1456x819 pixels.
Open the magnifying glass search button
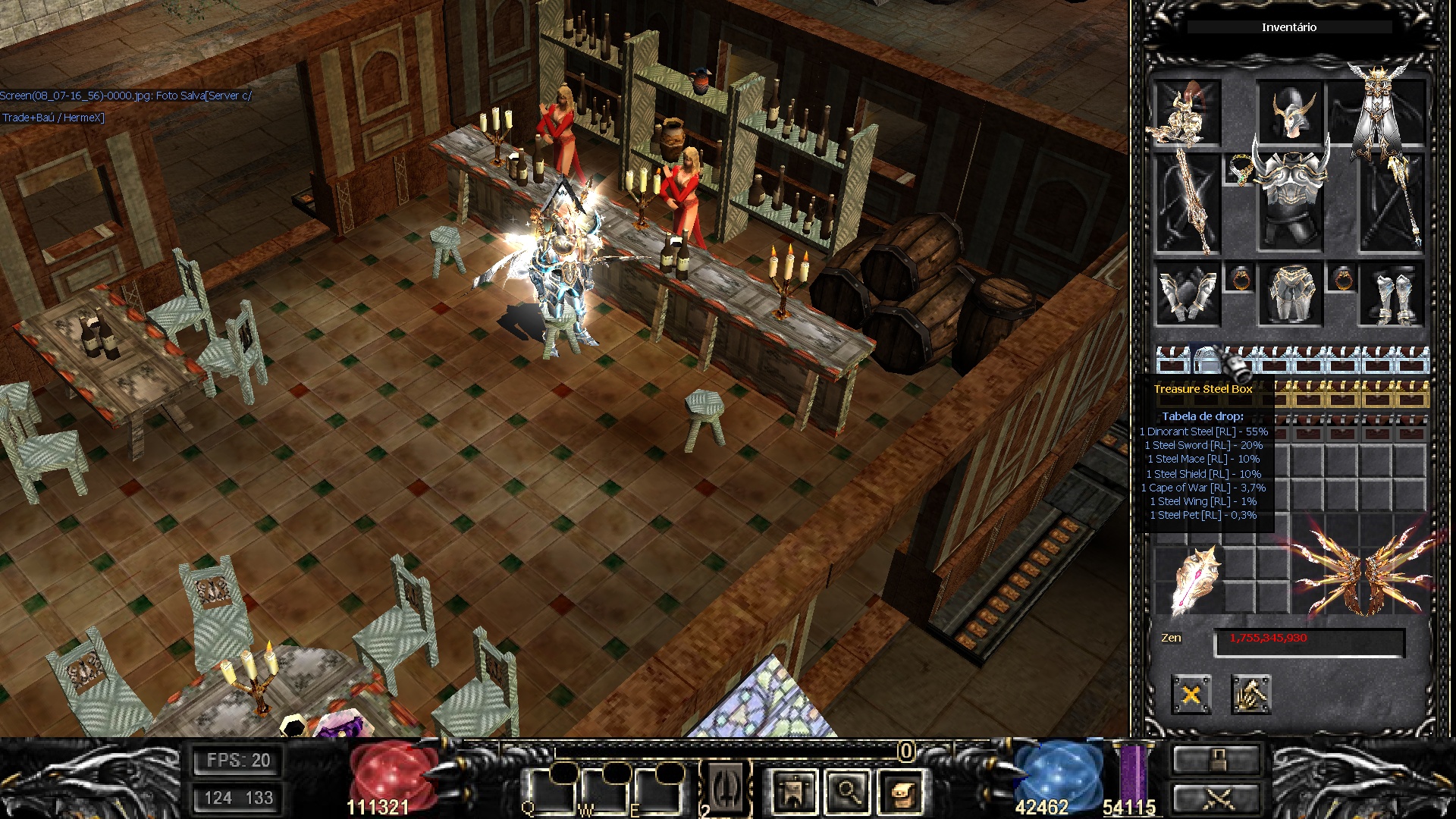pyautogui.click(x=848, y=792)
